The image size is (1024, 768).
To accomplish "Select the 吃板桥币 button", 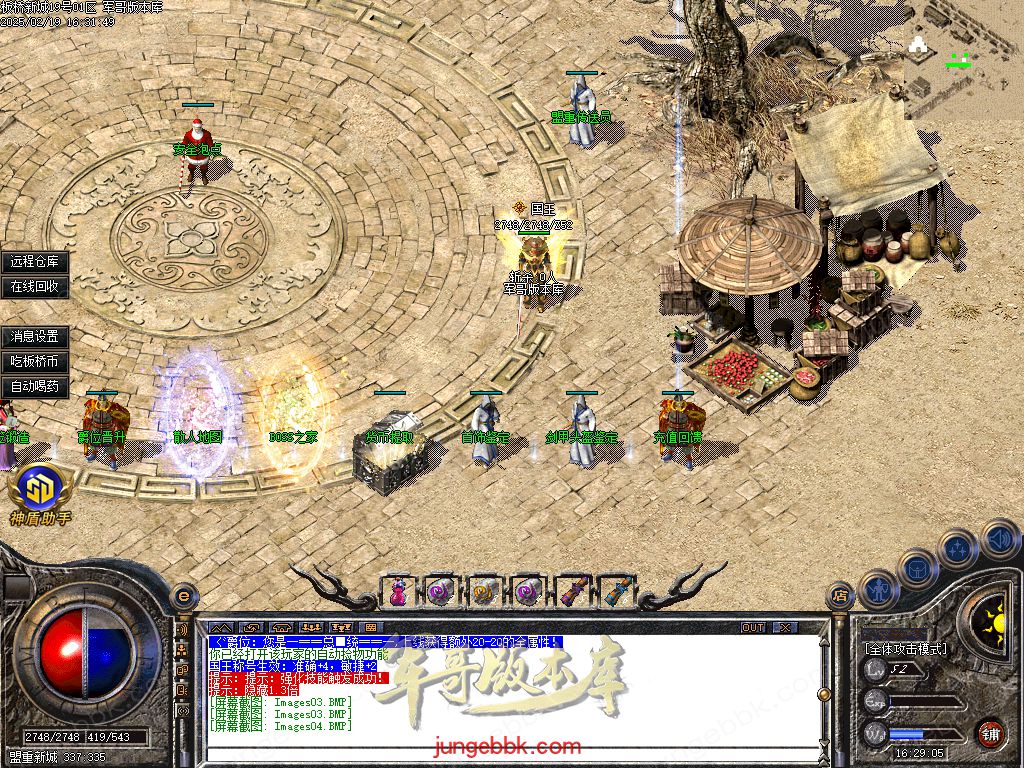I will coord(35,361).
